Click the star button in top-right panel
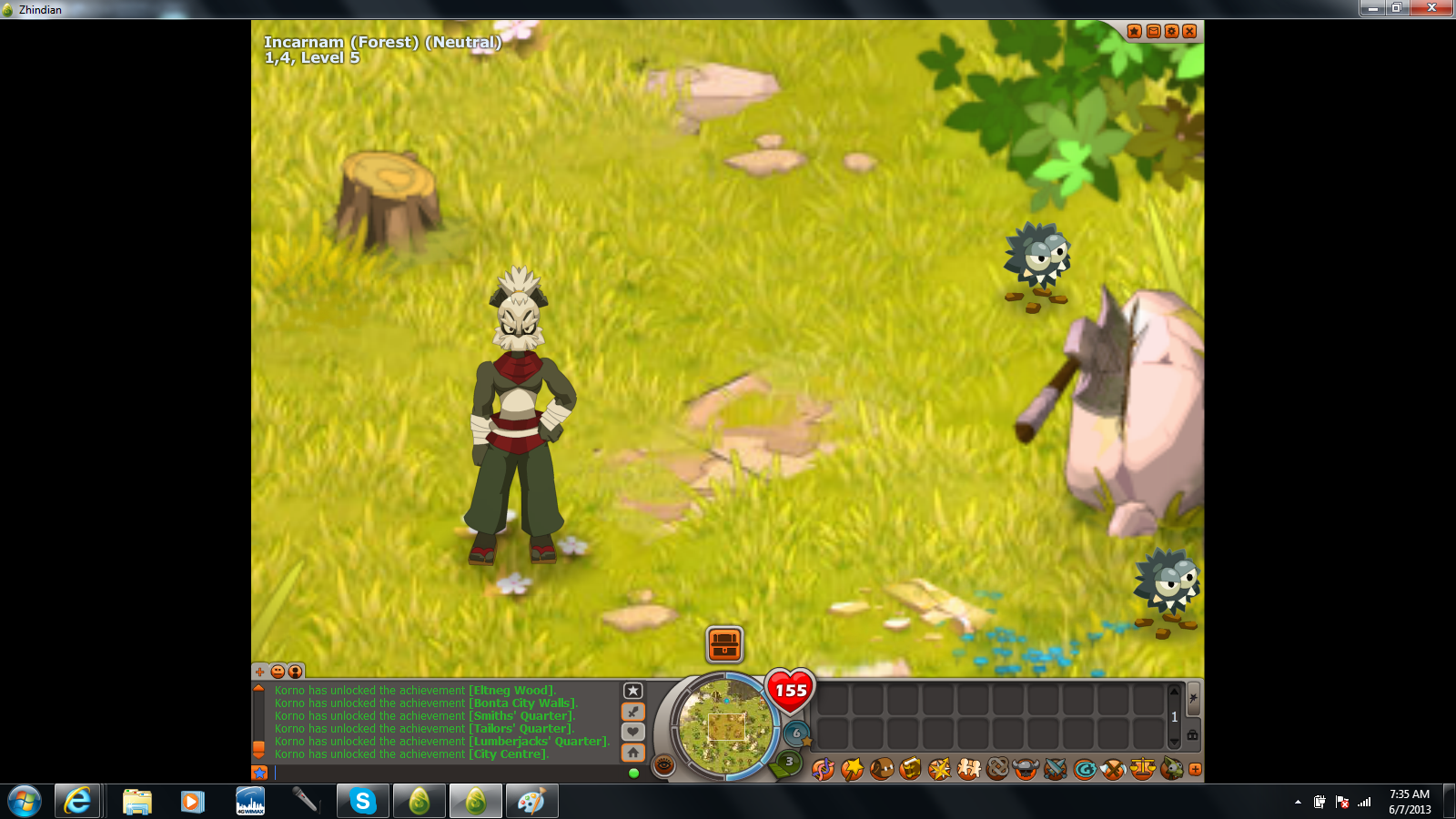Image resolution: width=1456 pixels, height=819 pixels. 1134,31
